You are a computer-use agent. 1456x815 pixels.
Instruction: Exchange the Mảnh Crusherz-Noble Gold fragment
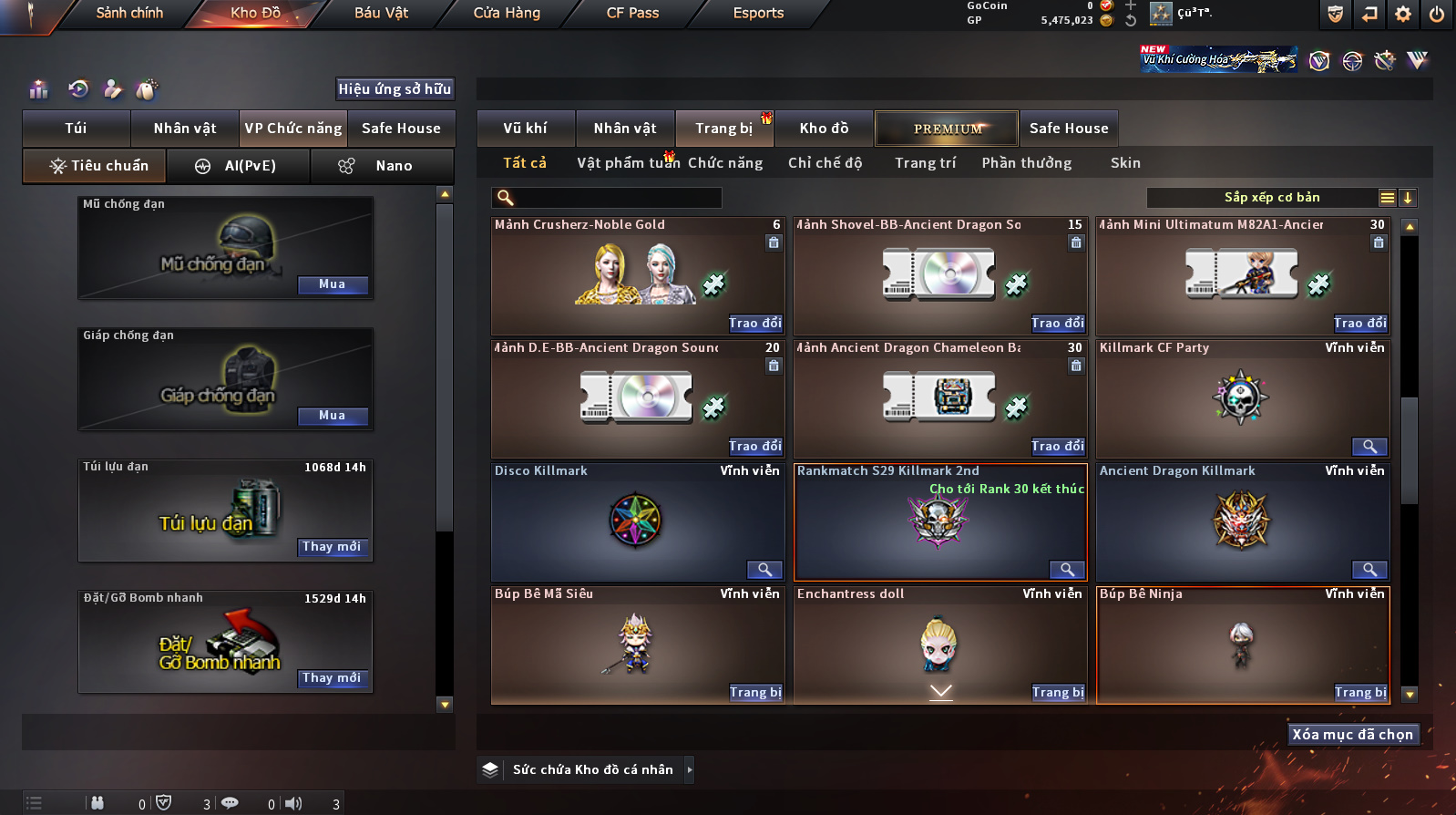click(x=755, y=324)
